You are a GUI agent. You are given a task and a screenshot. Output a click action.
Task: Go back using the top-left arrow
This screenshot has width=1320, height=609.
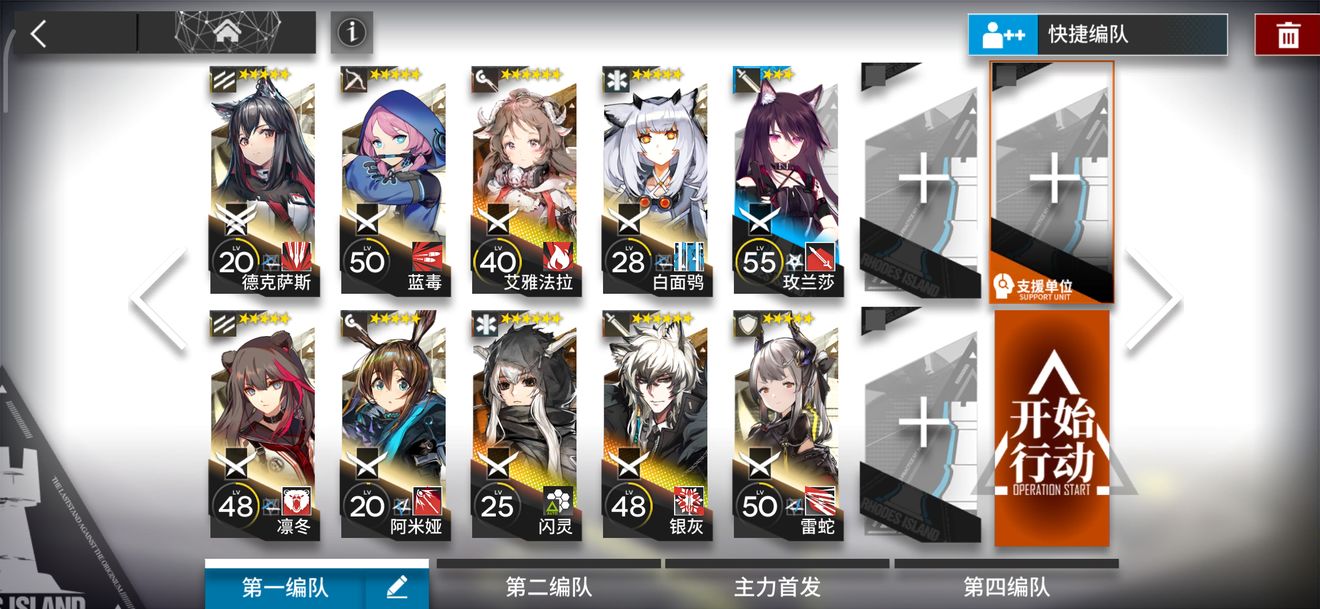39,34
